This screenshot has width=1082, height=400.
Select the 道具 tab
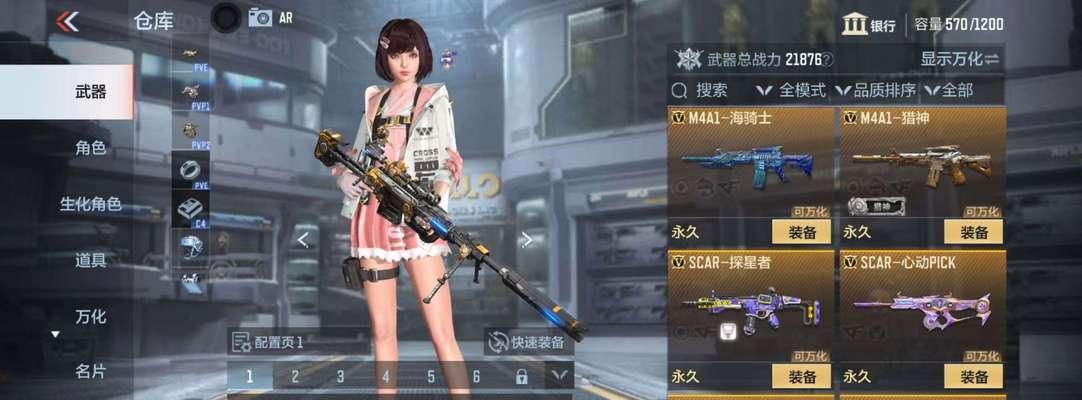[x=90, y=260]
